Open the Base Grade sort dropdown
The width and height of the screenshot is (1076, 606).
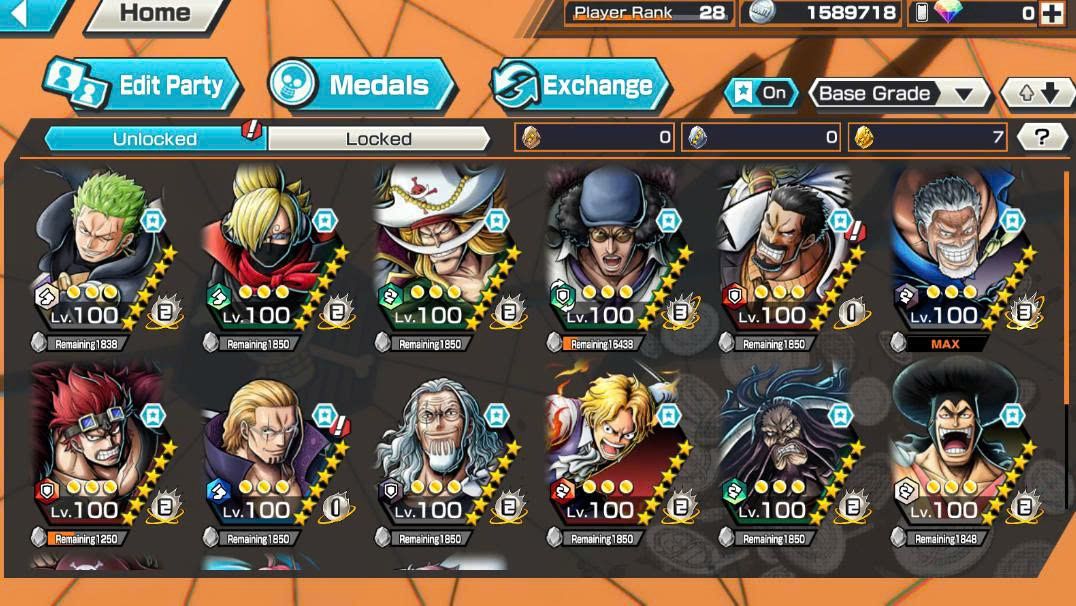(x=896, y=94)
